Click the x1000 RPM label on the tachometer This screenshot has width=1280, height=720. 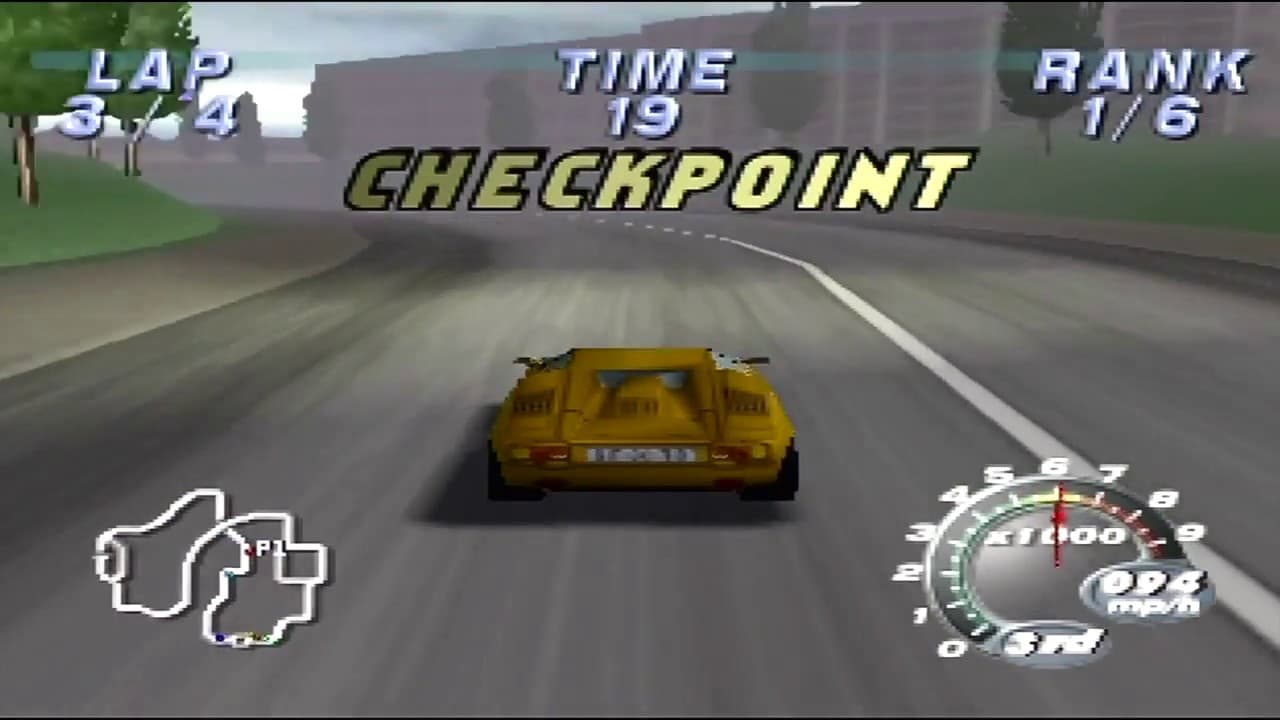click(1056, 534)
